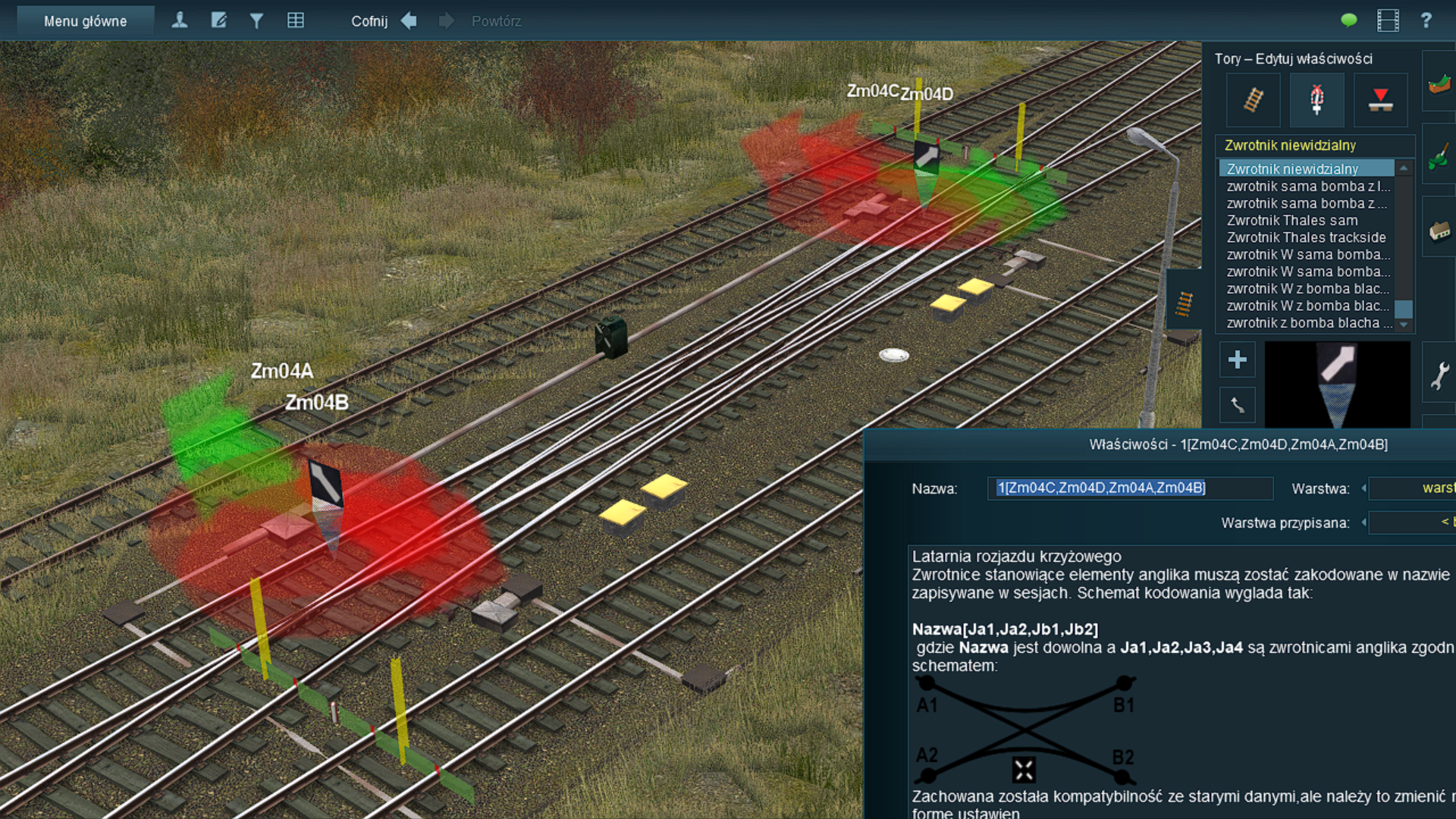Undo with the Cofnij arrow
The height and width of the screenshot is (819, 1456).
409,20
